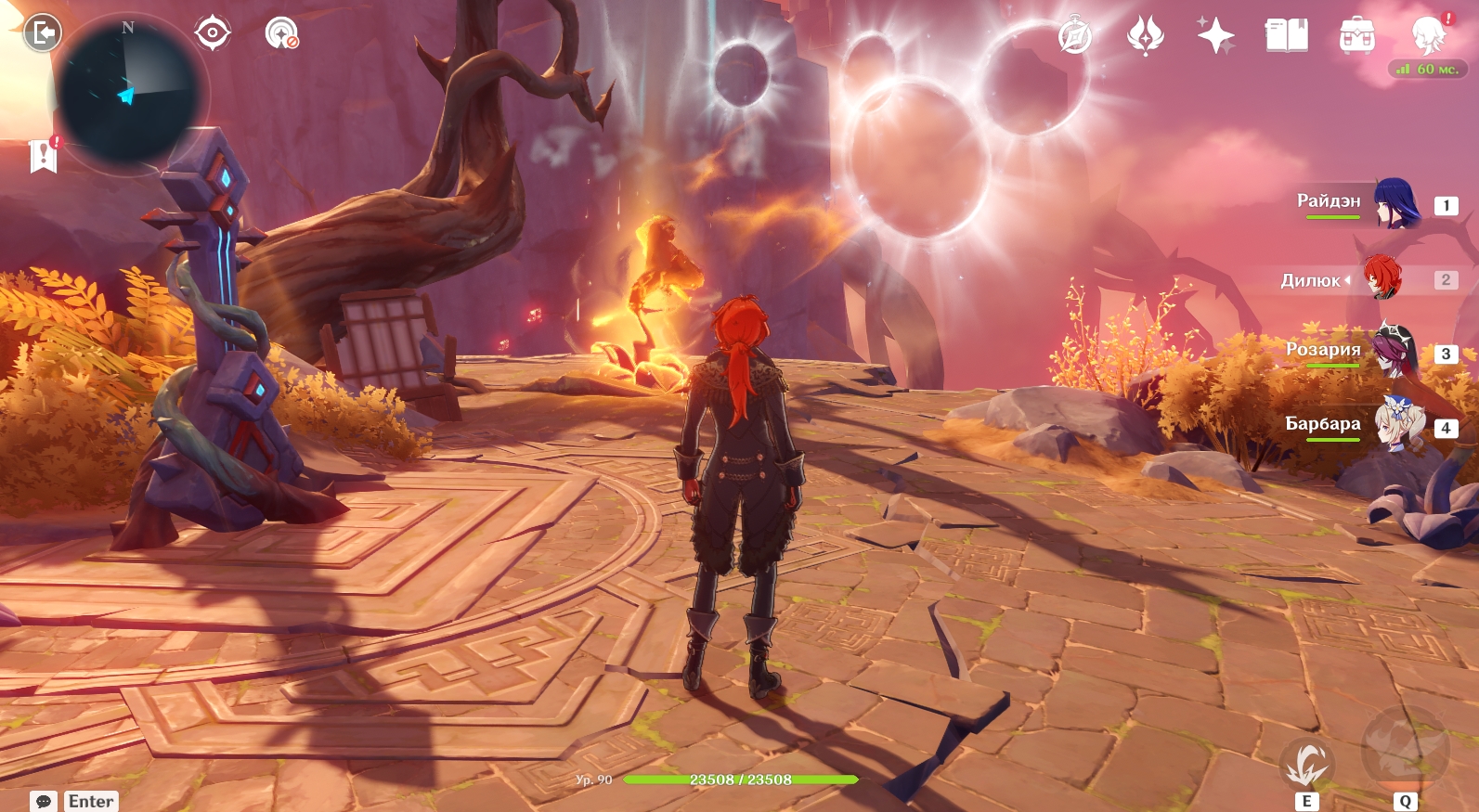Click the crosshair target icon beside the minimap

coord(213,33)
